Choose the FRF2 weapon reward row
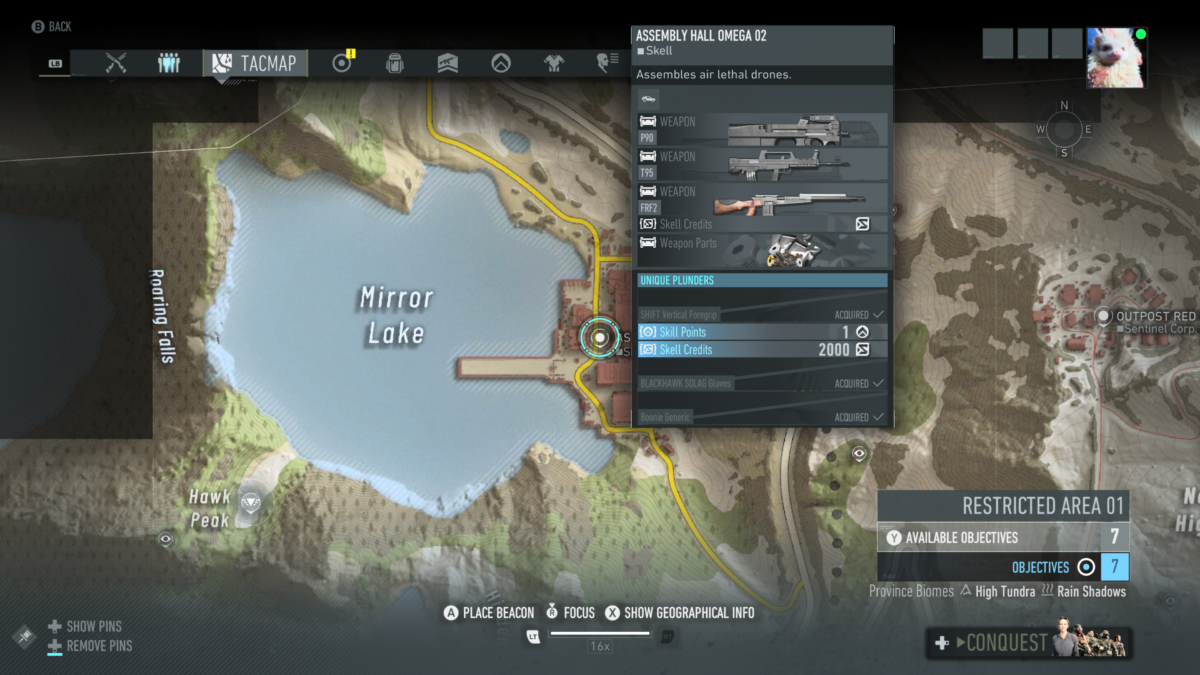The height and width of the screenshot is (675, 1200). pos(762,199)
